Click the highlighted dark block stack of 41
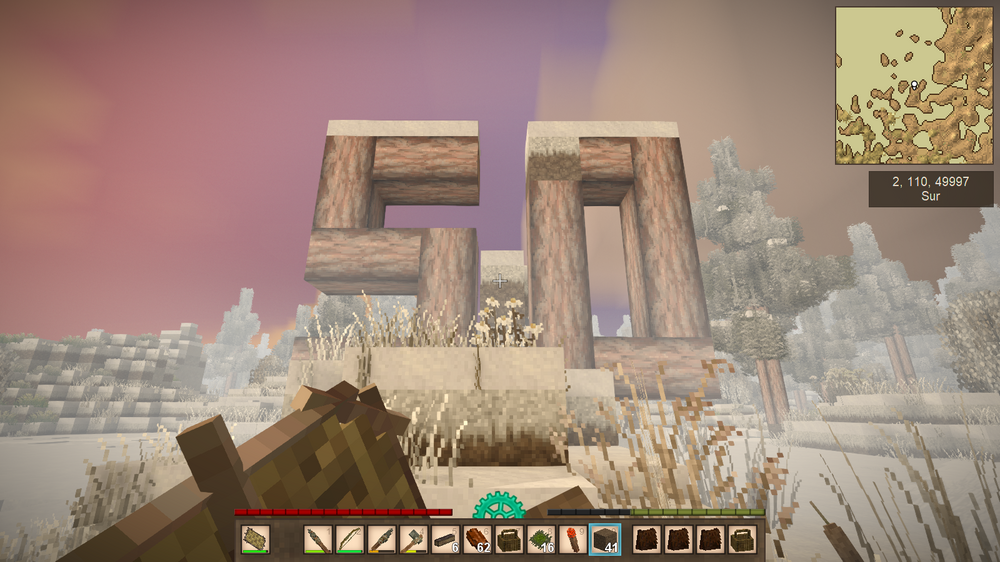The image size is (1000, 562). 605,540
